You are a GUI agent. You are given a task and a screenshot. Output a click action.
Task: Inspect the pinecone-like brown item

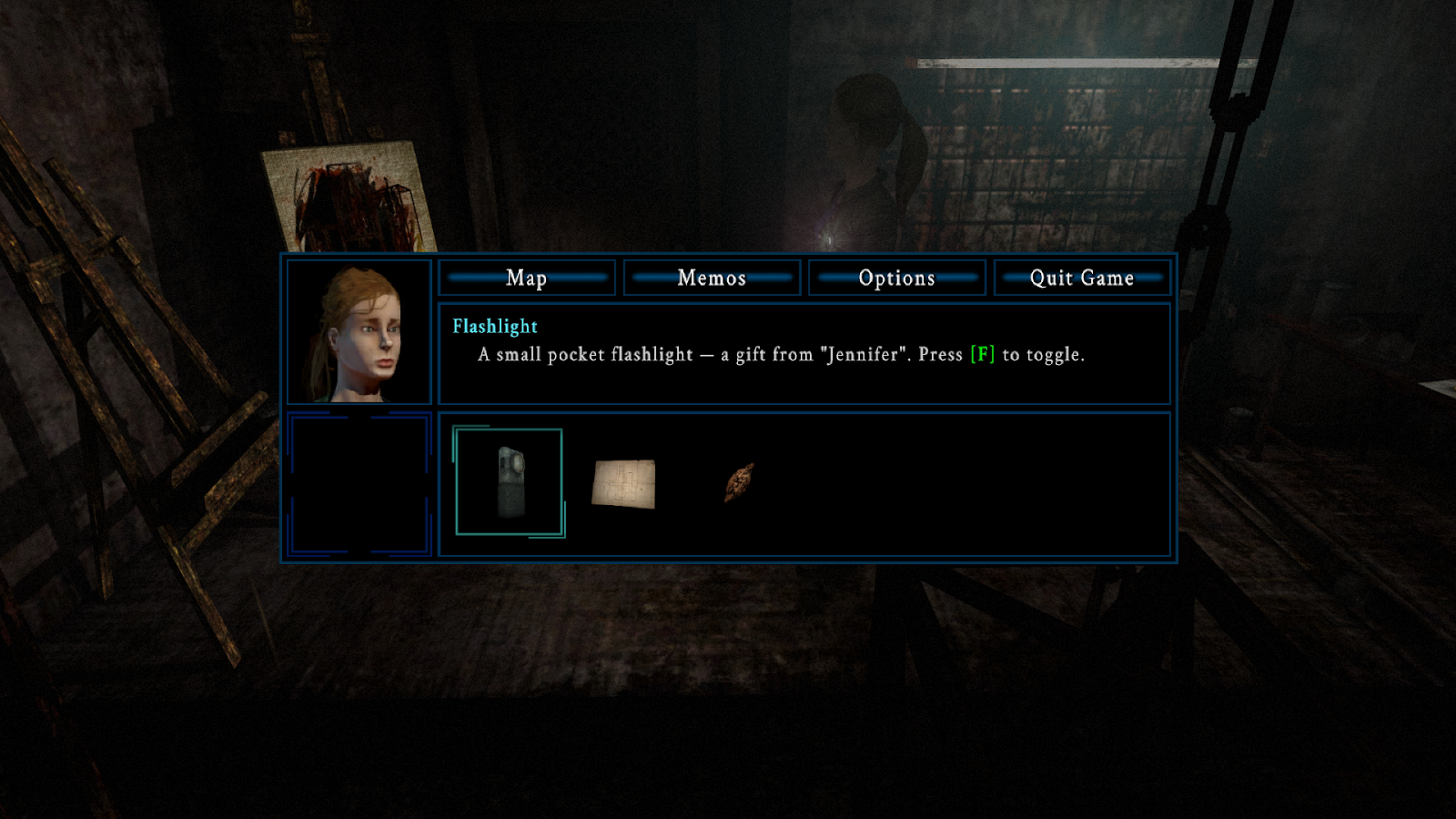(x=742, y=482)
